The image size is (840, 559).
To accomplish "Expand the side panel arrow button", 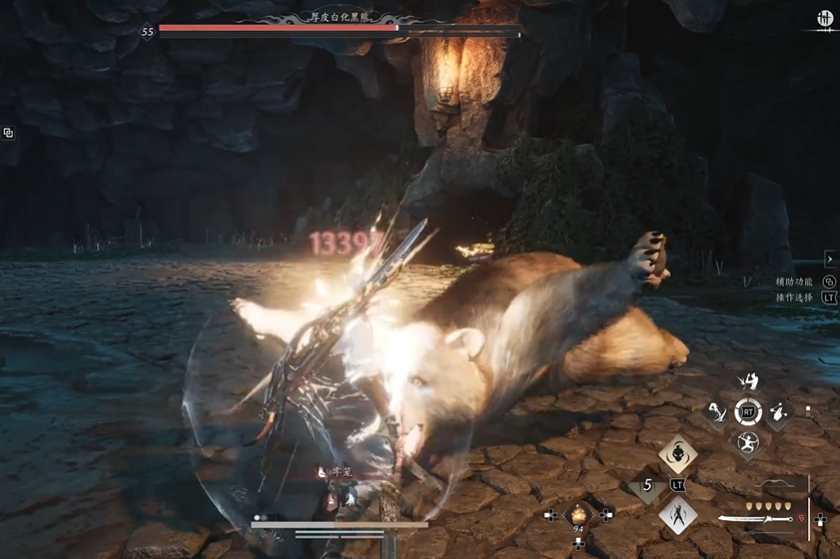I will 829,259.
